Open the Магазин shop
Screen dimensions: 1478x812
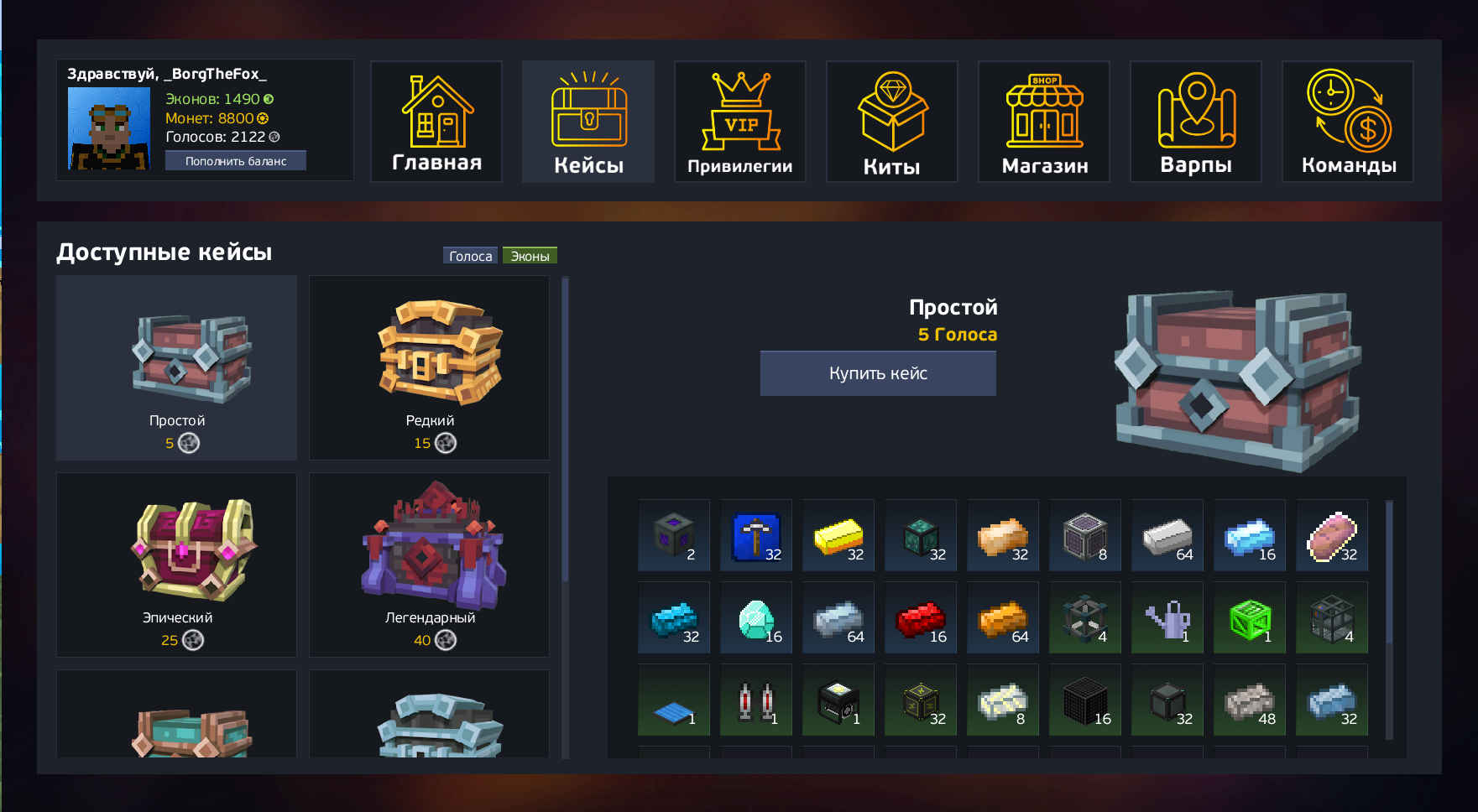pyautogui.click(x=1044, y=122)
